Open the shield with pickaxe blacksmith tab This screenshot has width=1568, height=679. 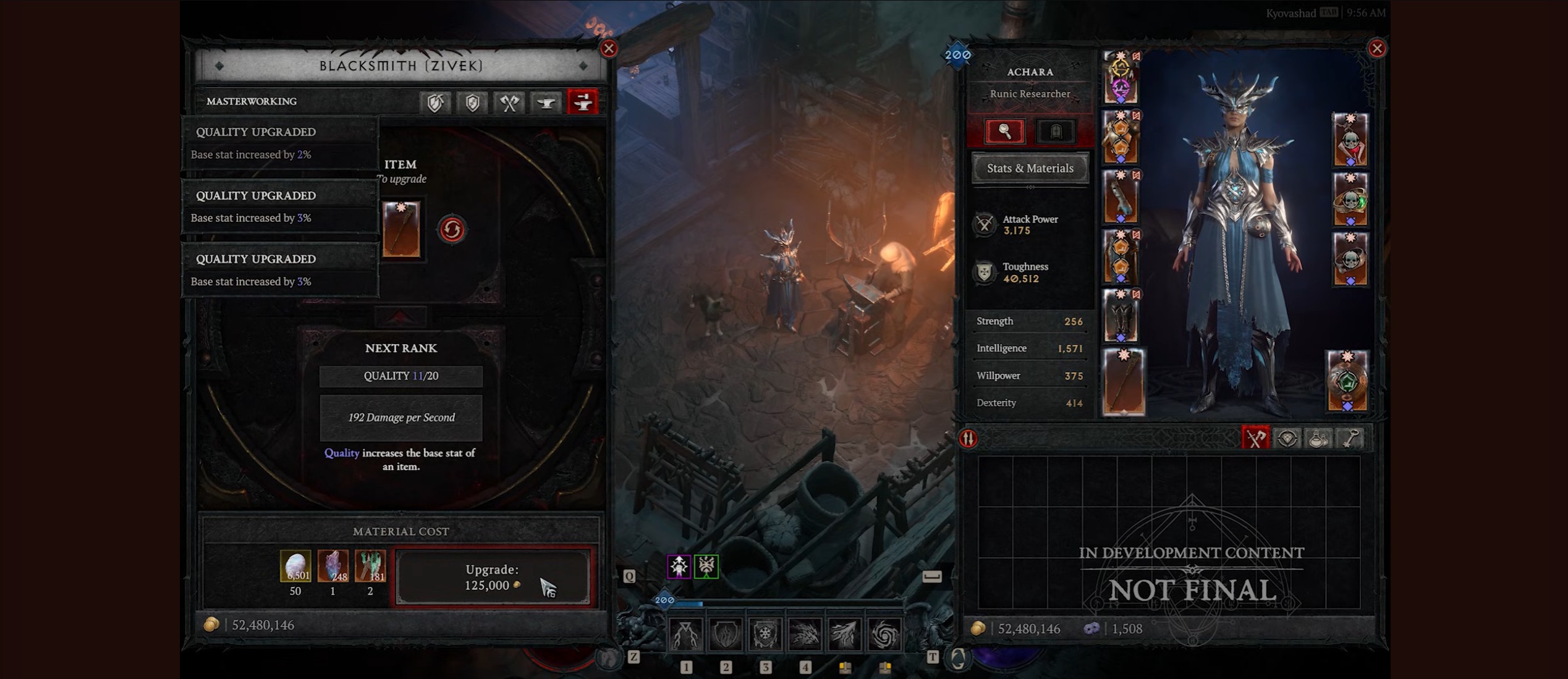pos(435,103)
